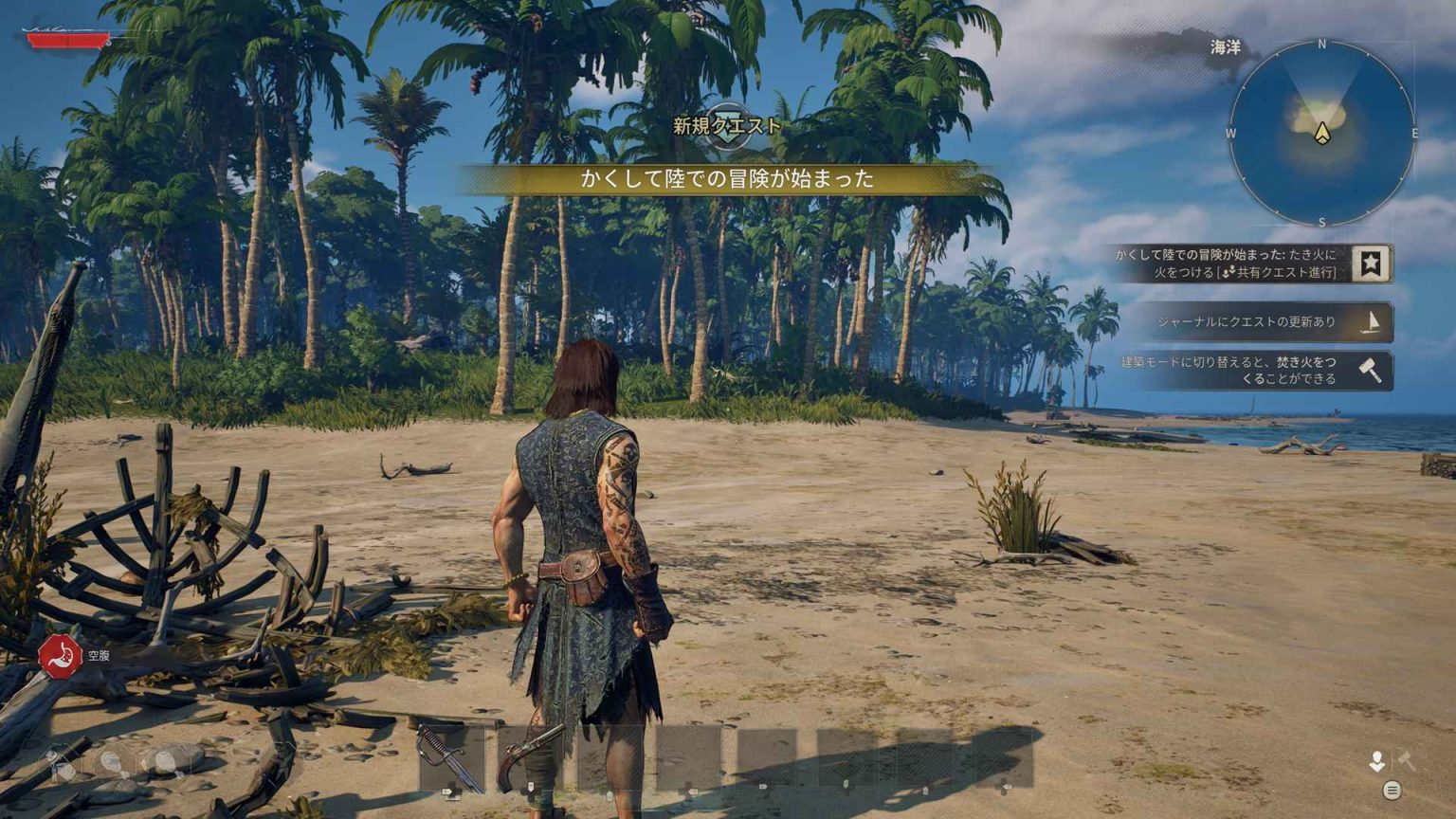Select the character mode icon beside hammer
This screenshot has height=819, width=1456.
coord(1376,761)
